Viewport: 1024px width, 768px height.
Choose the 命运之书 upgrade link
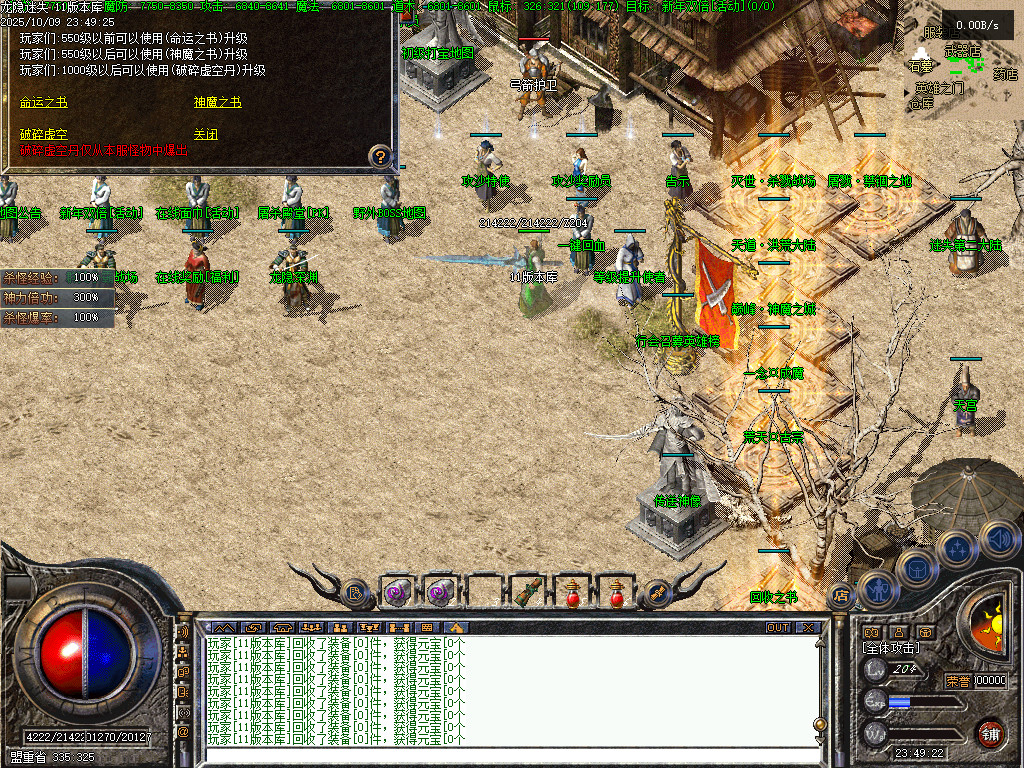click(44, 102)
